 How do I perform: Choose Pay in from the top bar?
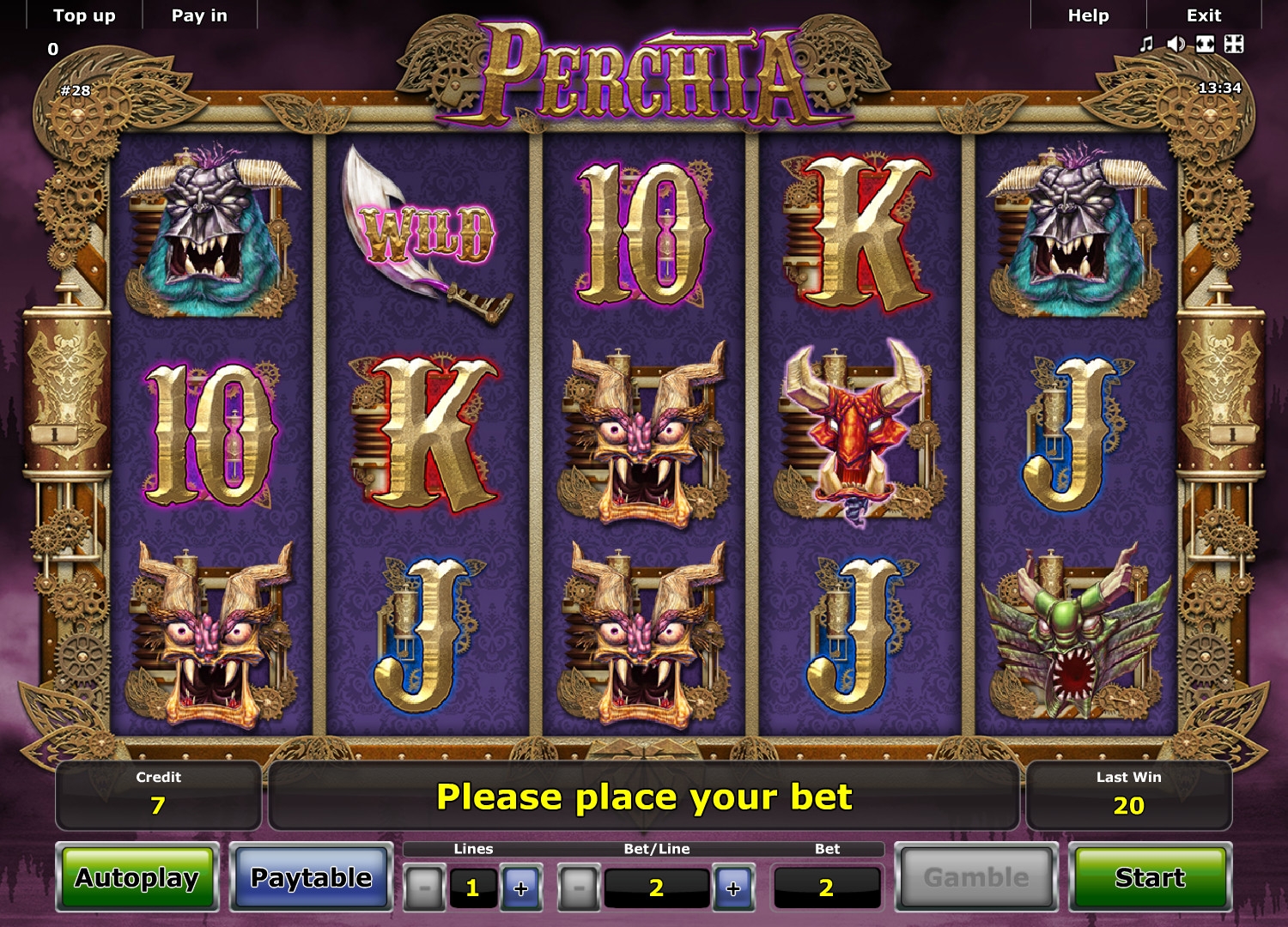coord(199,15)
